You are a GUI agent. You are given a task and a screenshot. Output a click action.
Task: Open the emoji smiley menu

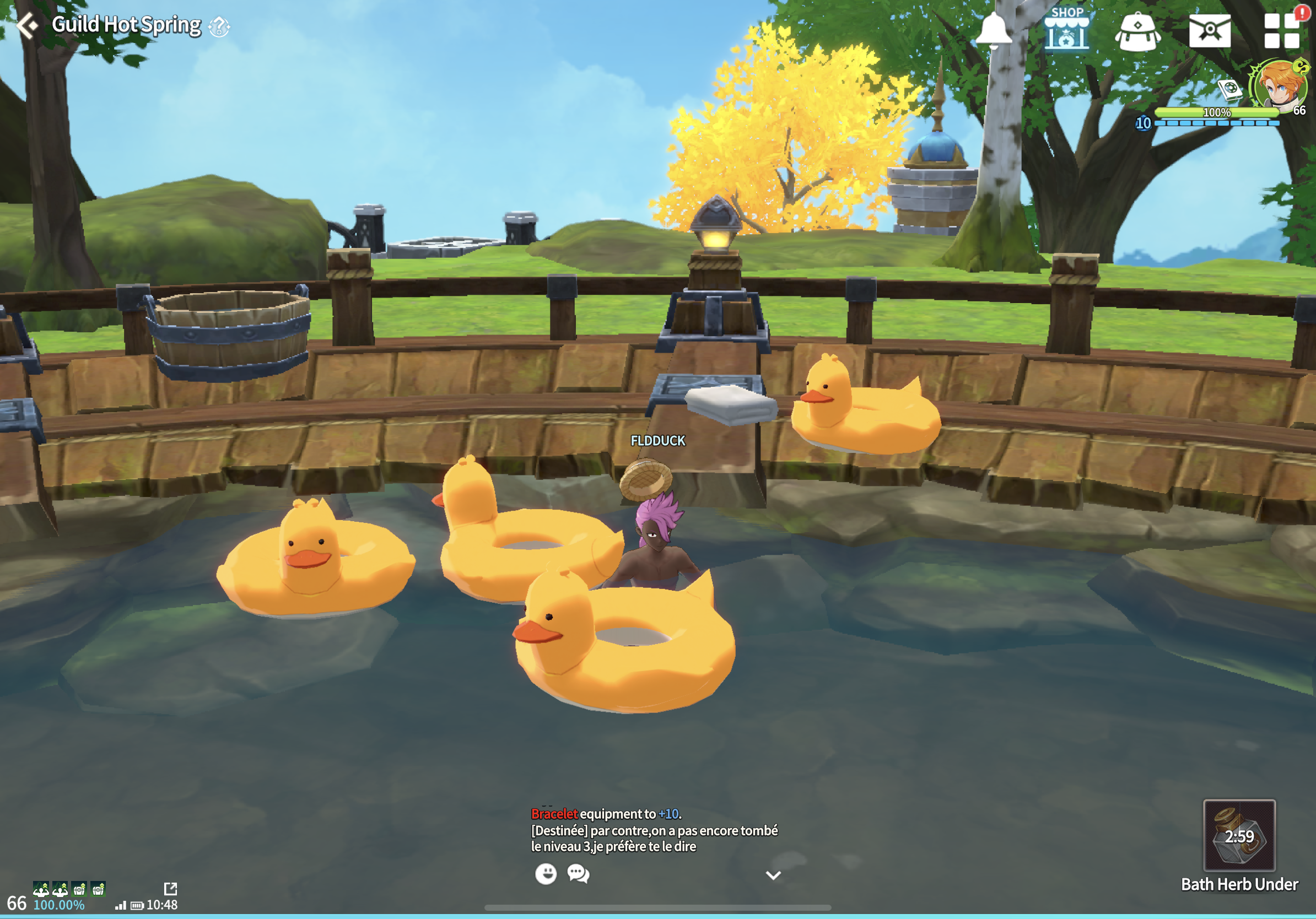point(546,874)
